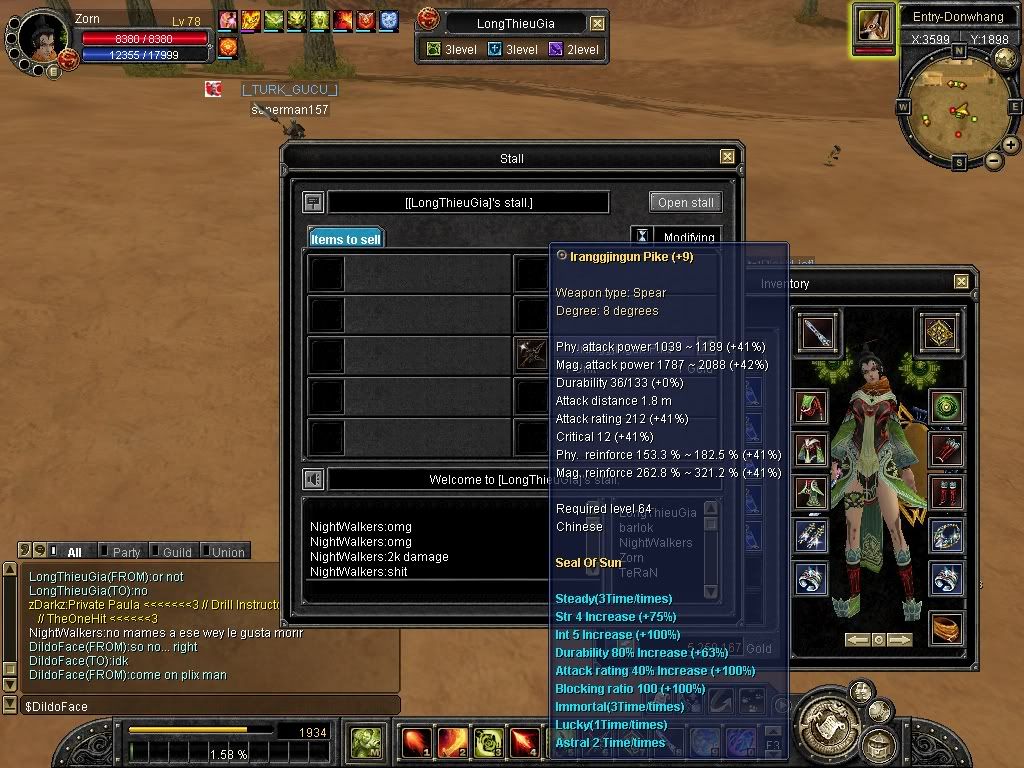The height and width of the screenshot is (768, 1024).
Task: Edit the stall title text field
Action: click(468, 203)
